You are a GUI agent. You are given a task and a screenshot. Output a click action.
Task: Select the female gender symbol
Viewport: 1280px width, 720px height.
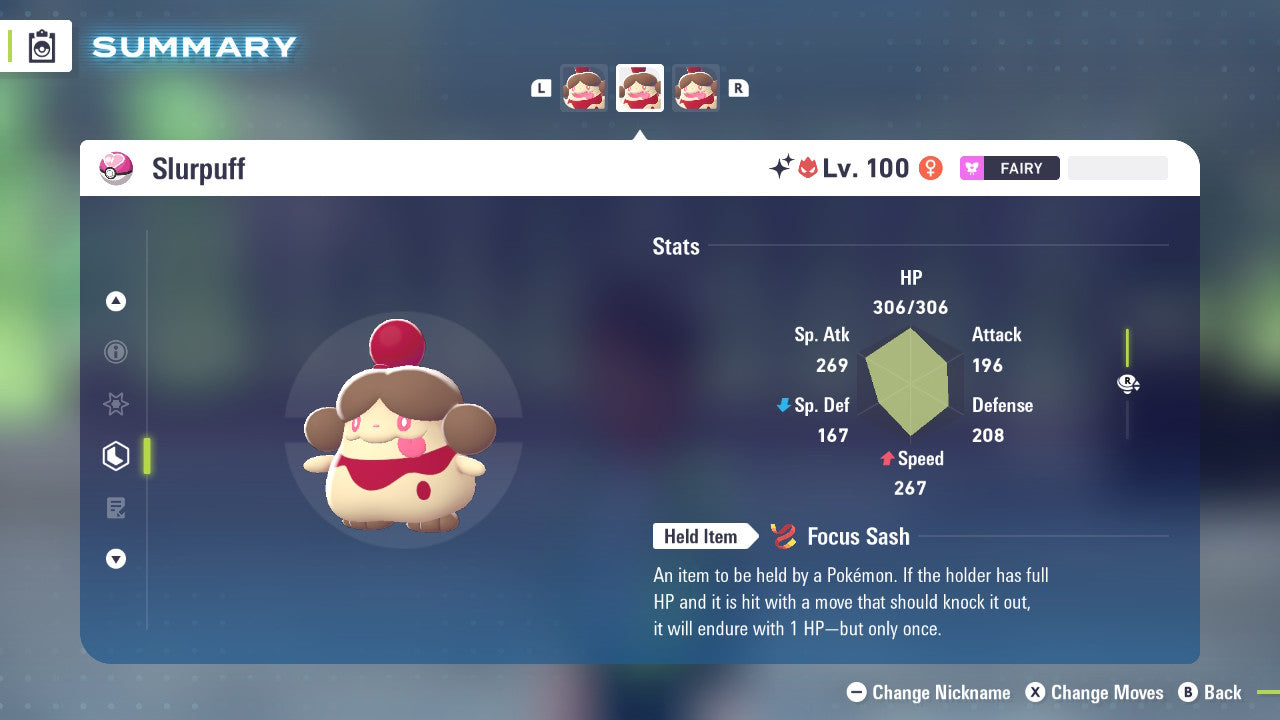pos(930,168)
